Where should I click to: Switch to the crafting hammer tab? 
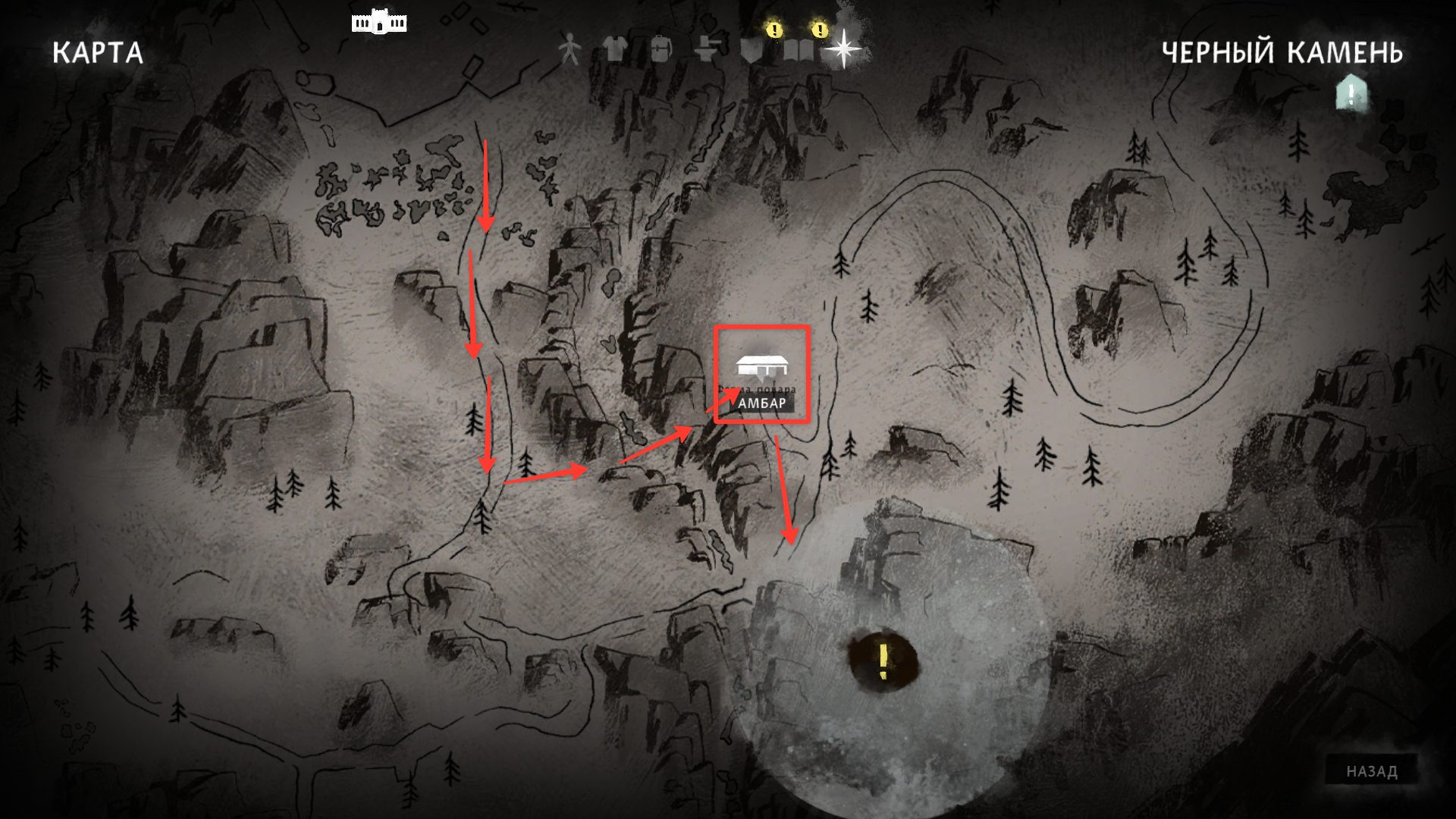706,50
